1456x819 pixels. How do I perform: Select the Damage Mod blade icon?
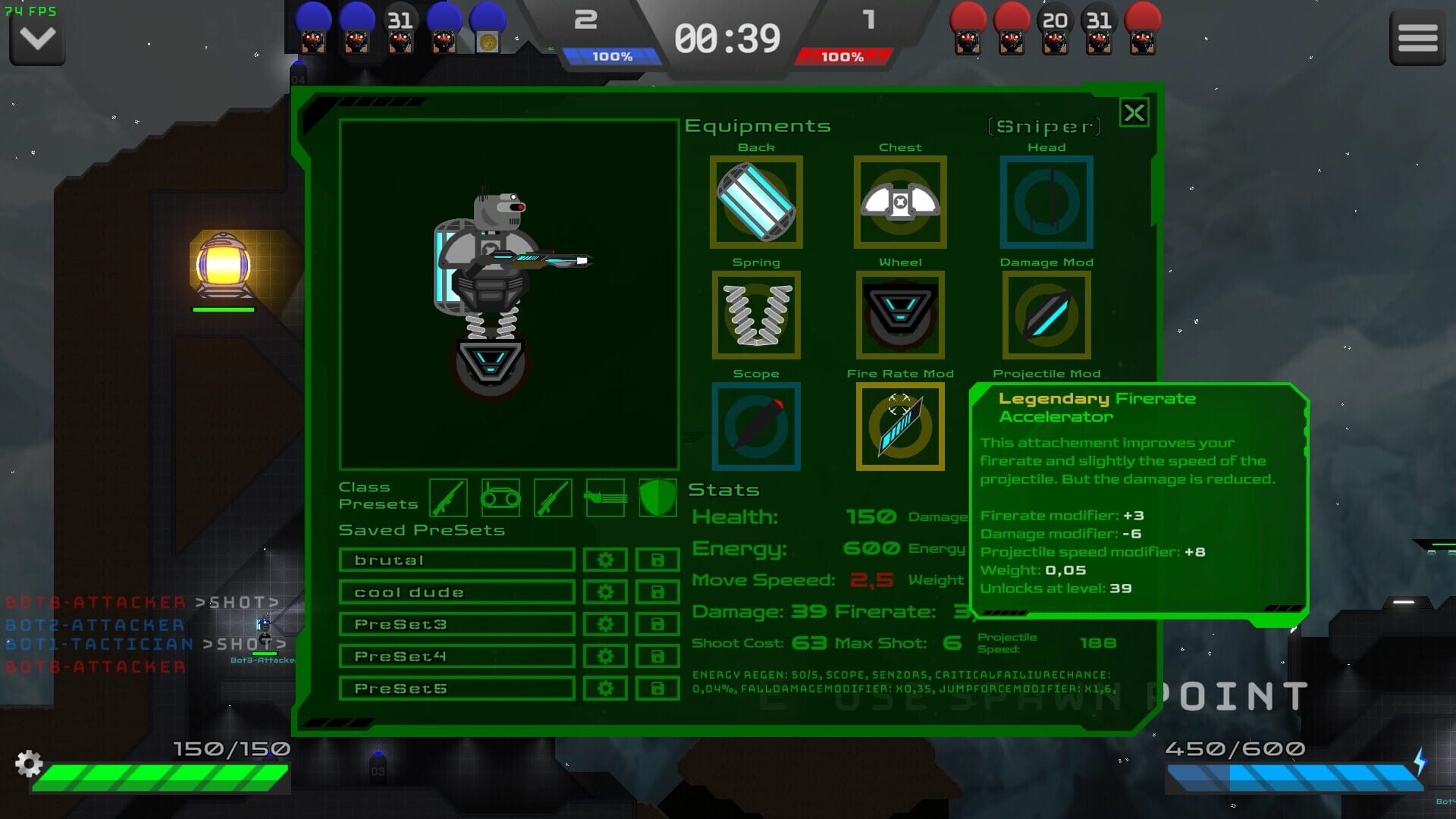[x=1046, y=313]
